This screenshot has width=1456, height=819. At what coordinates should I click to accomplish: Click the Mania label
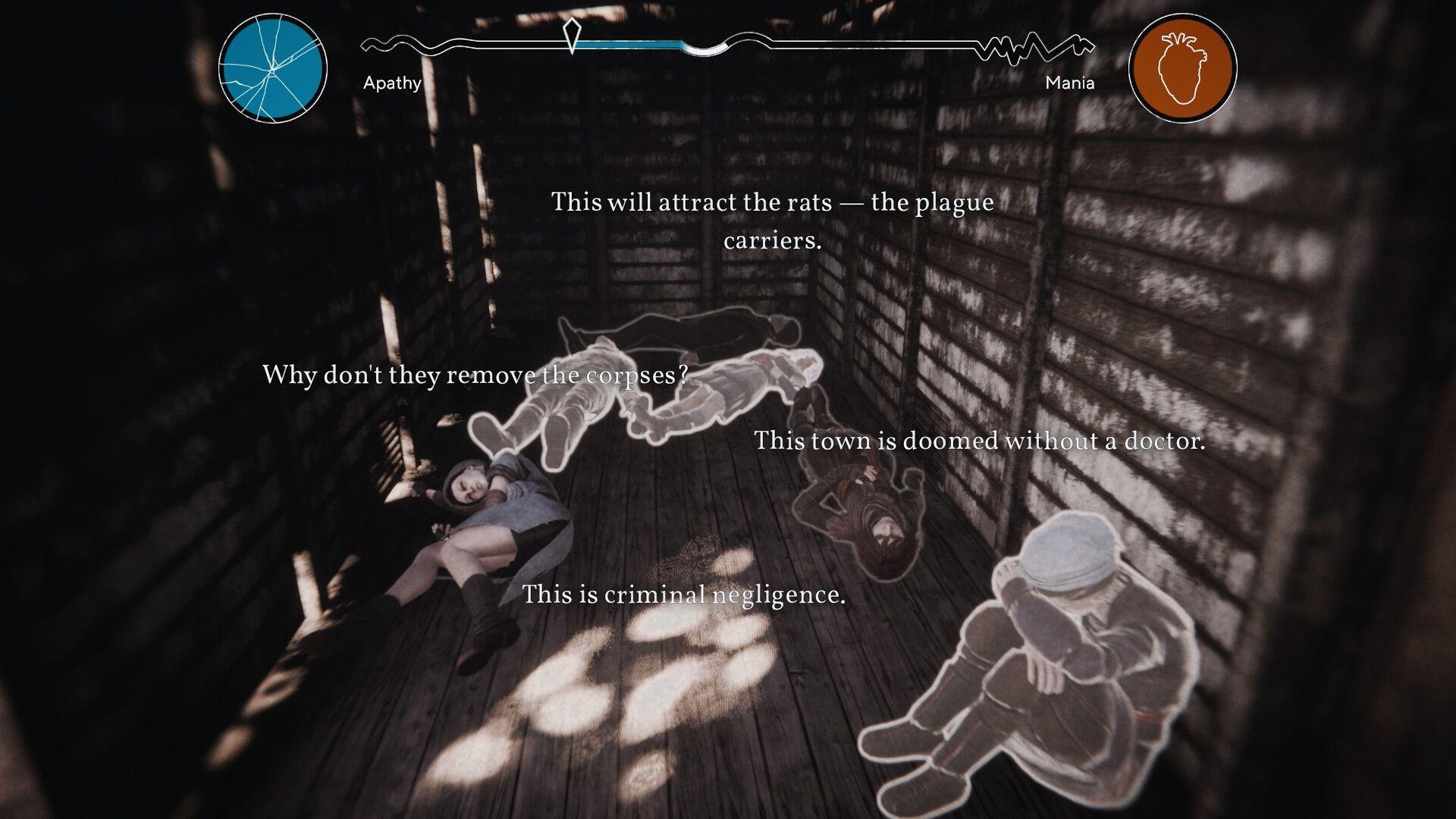[1069, 83]
